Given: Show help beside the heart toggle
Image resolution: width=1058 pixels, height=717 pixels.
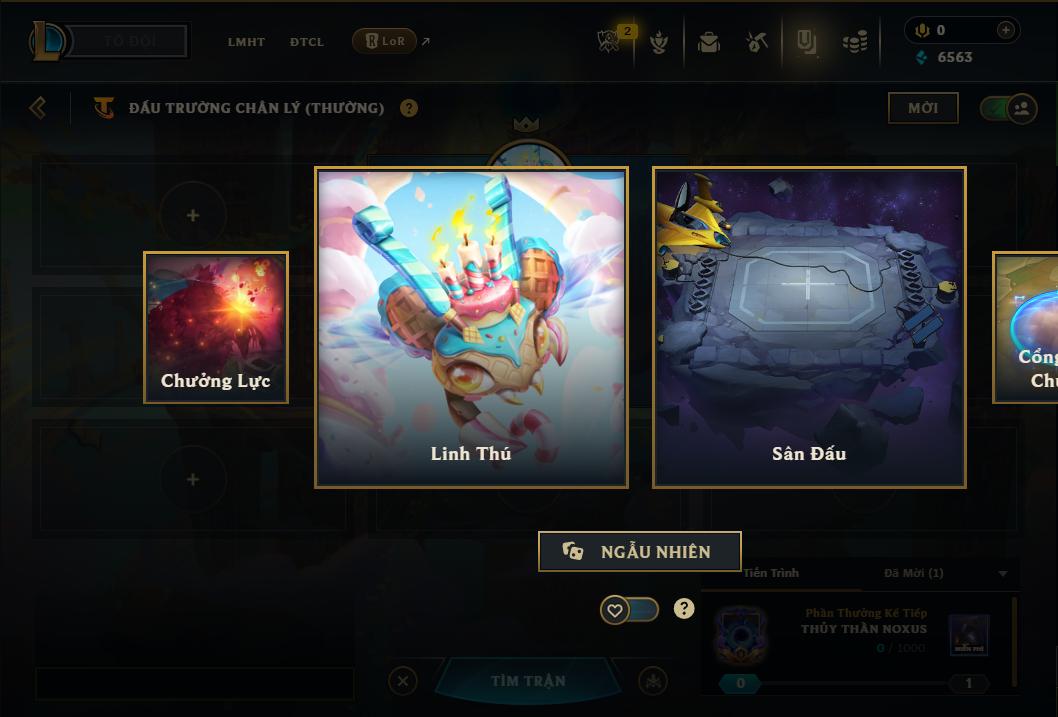Looking at the screenshot, I should [684, 609].
